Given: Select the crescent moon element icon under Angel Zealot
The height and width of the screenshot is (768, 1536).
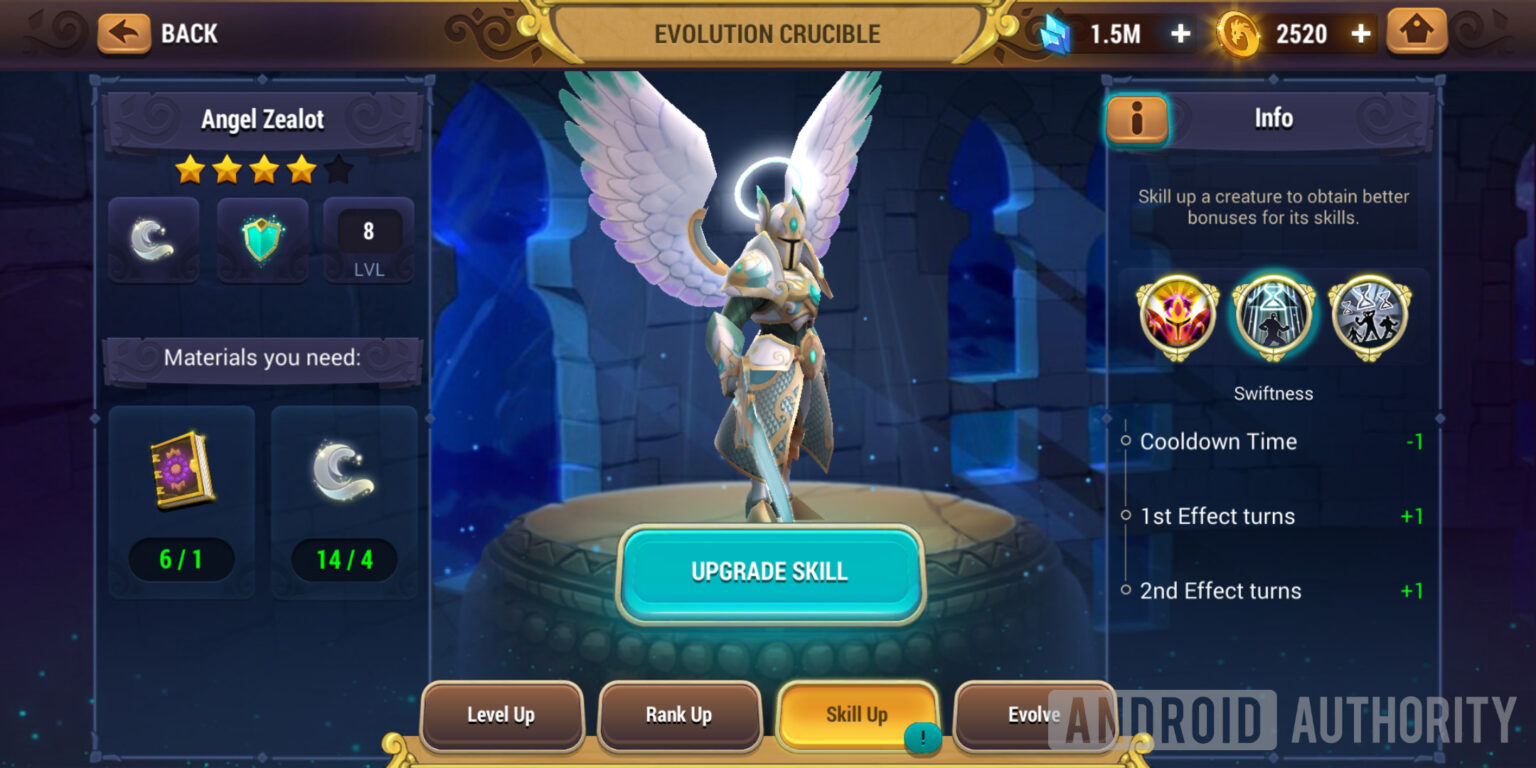Looking at the screenshot, I should point(153,240).
